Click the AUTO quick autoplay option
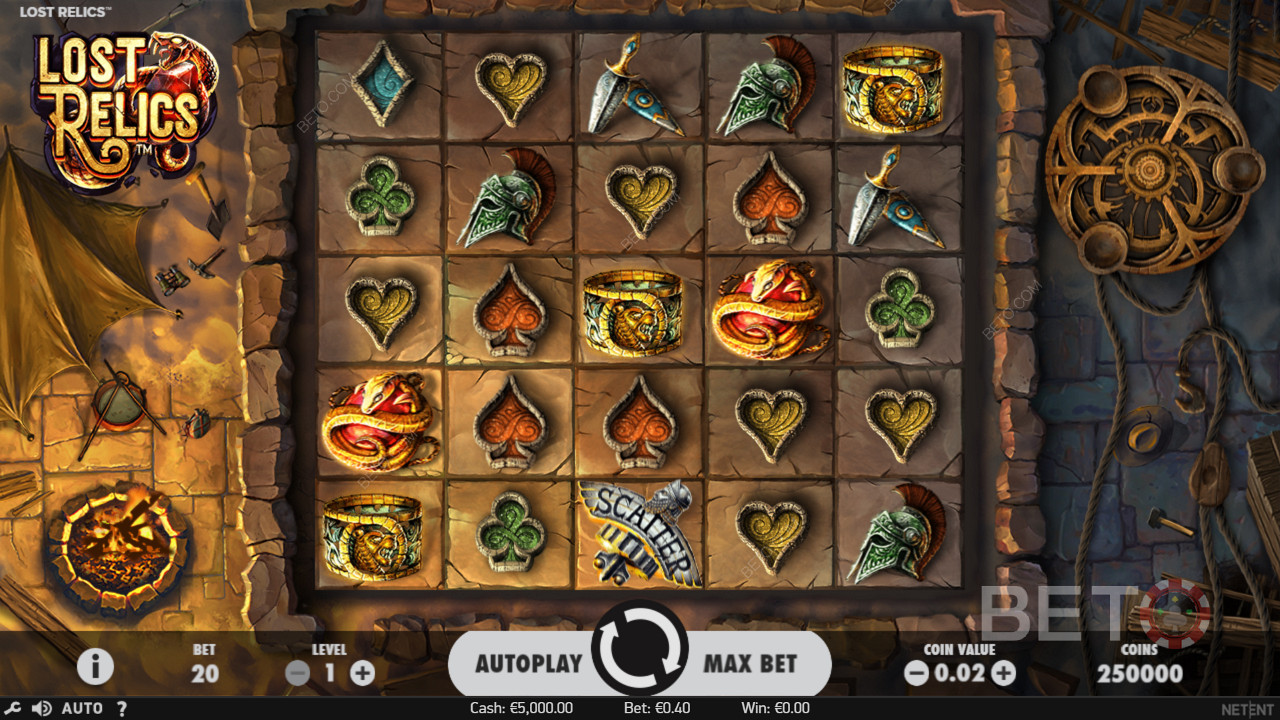The height and width of the screenshot is (720, 1280). [x=82, y=708]
